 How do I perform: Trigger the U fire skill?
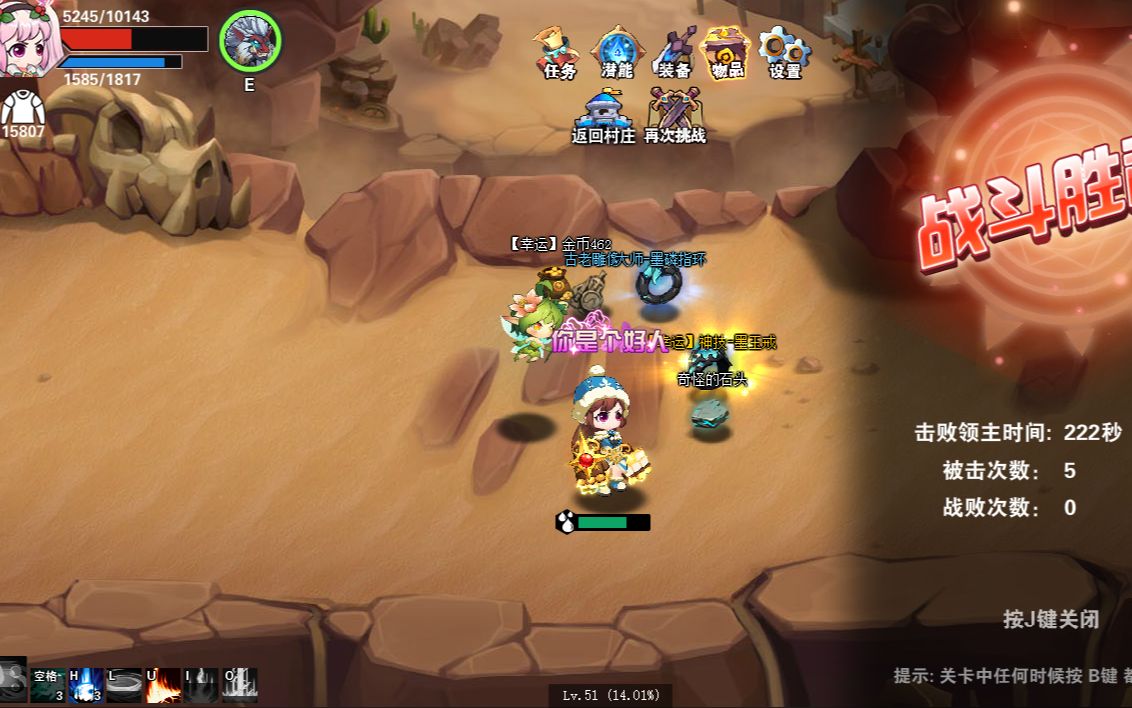tap(163, 685)
